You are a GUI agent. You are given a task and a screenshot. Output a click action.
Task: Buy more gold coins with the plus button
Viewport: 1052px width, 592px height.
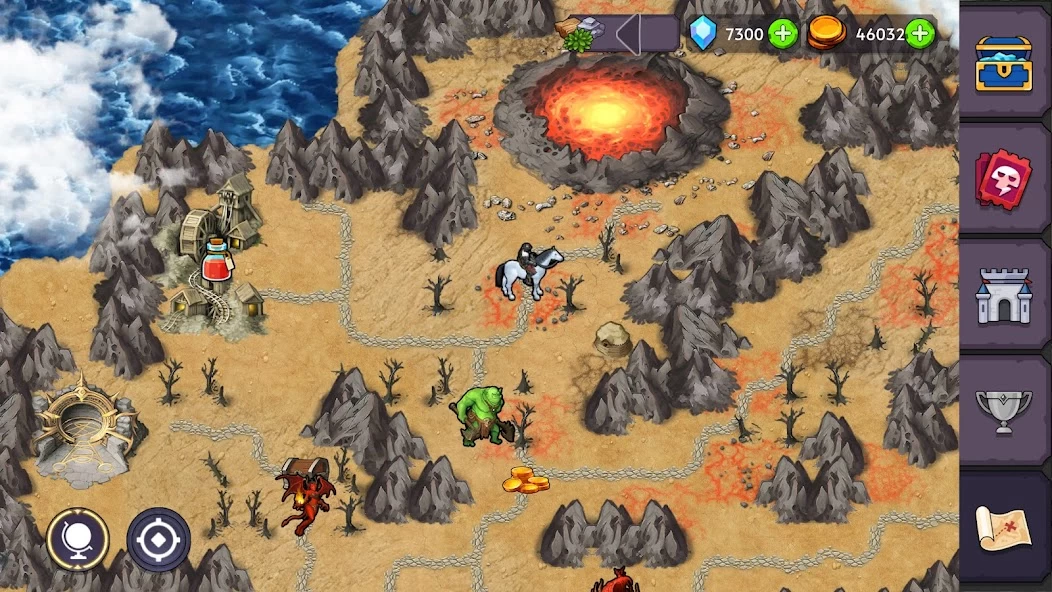(x=920, y=34)
